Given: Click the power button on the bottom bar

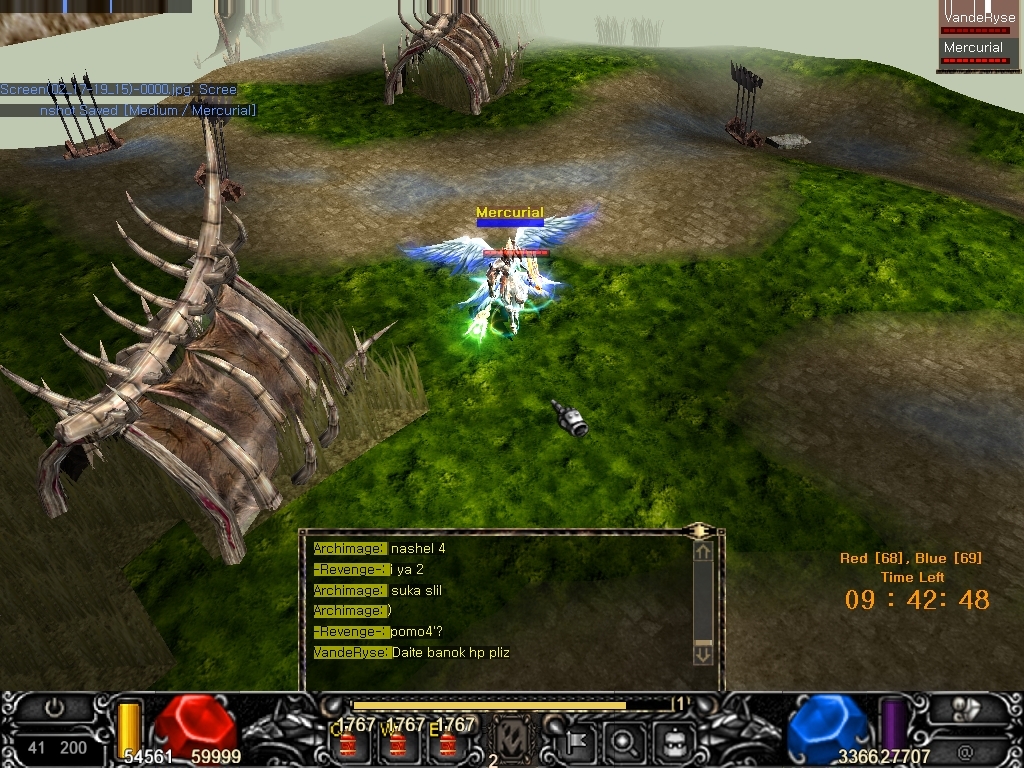Looking at the screenshot, I should [x=56, y=708].
